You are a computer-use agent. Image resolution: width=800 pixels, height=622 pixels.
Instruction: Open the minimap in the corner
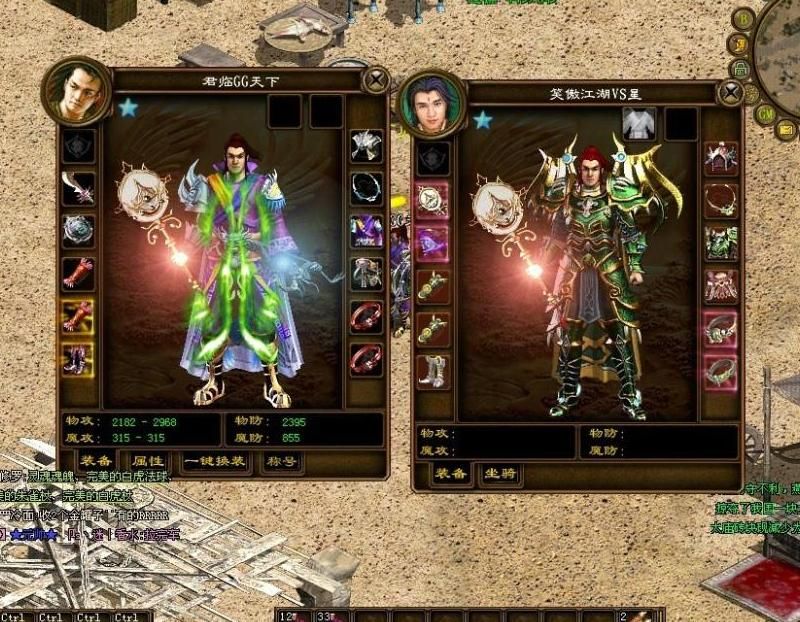780,45
